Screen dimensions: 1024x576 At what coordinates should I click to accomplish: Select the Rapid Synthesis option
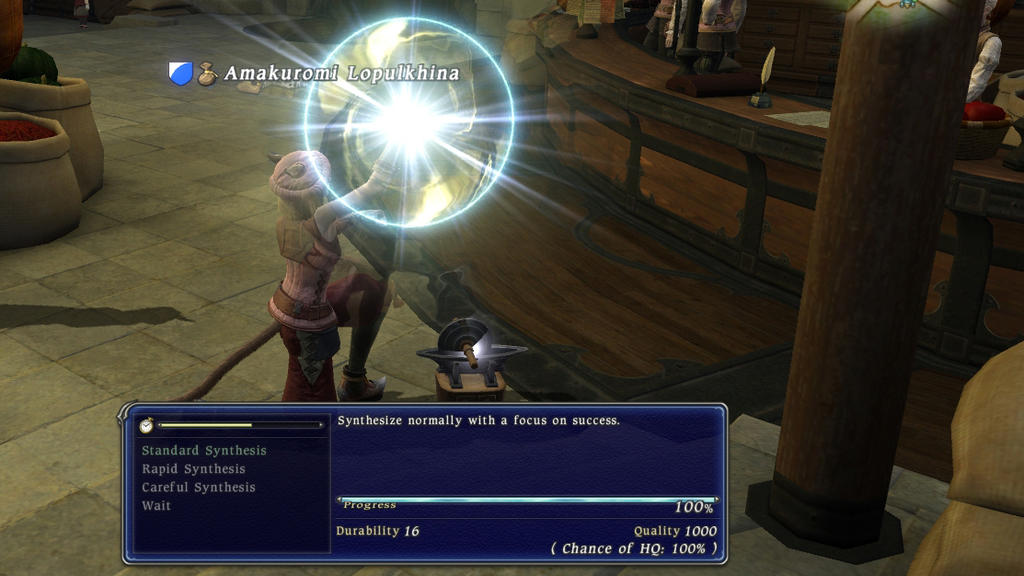point(193,469)
